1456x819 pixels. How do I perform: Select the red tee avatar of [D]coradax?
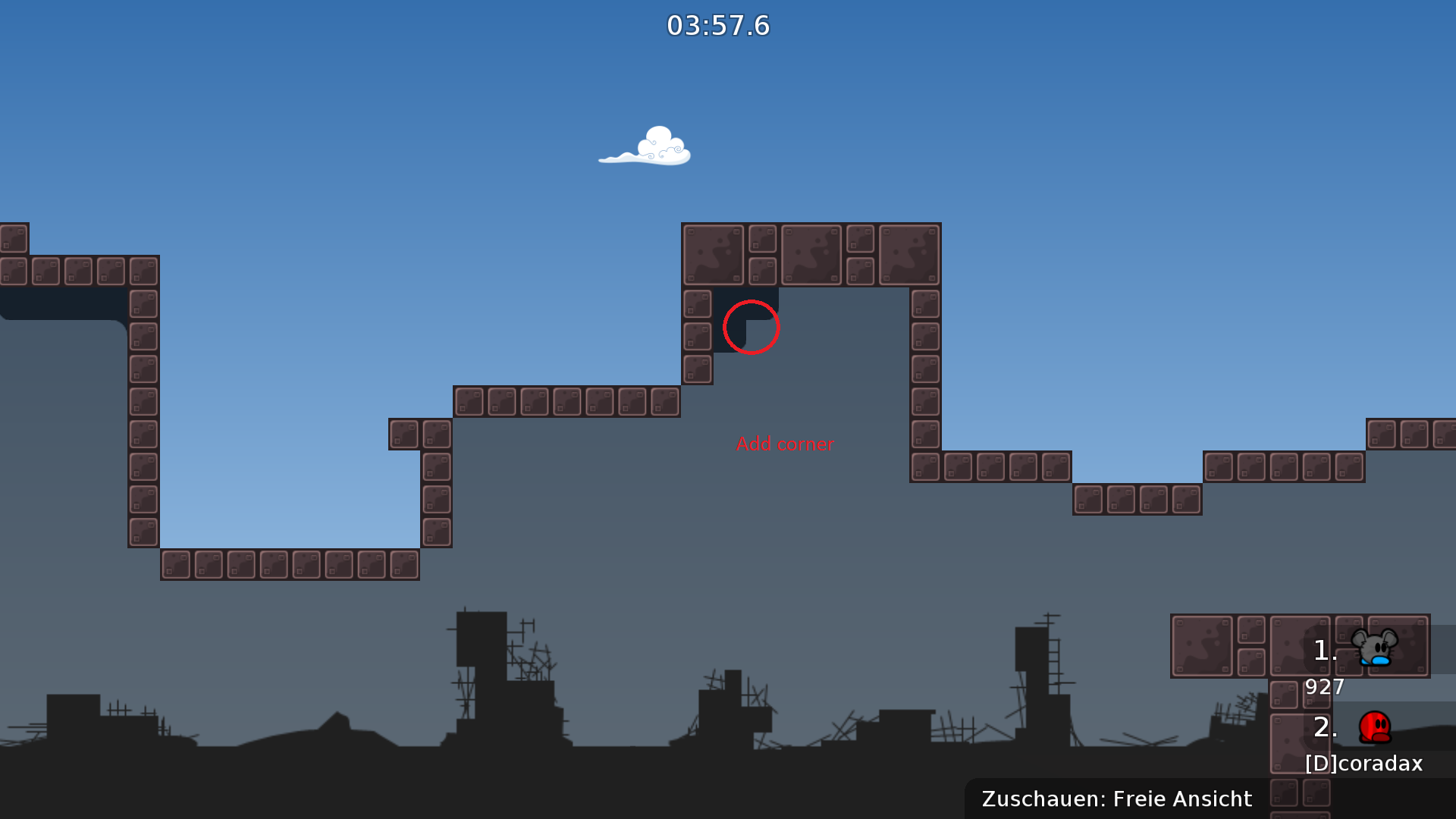click(1376, 726)
